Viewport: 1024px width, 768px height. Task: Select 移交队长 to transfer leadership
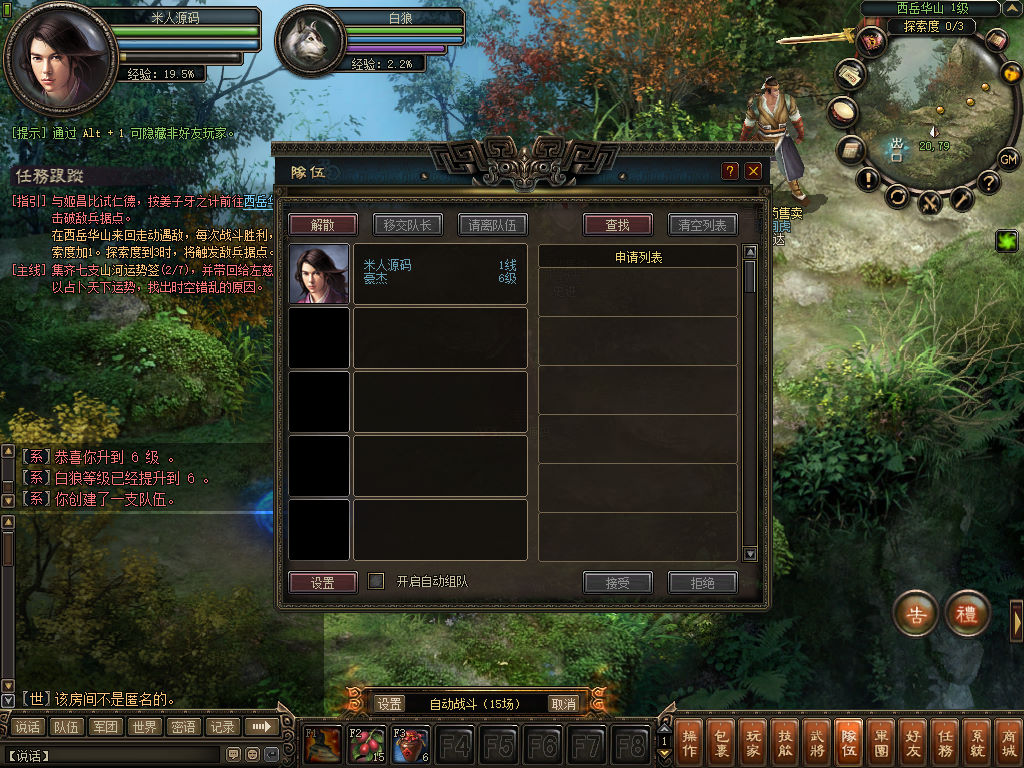coord(407,225)
